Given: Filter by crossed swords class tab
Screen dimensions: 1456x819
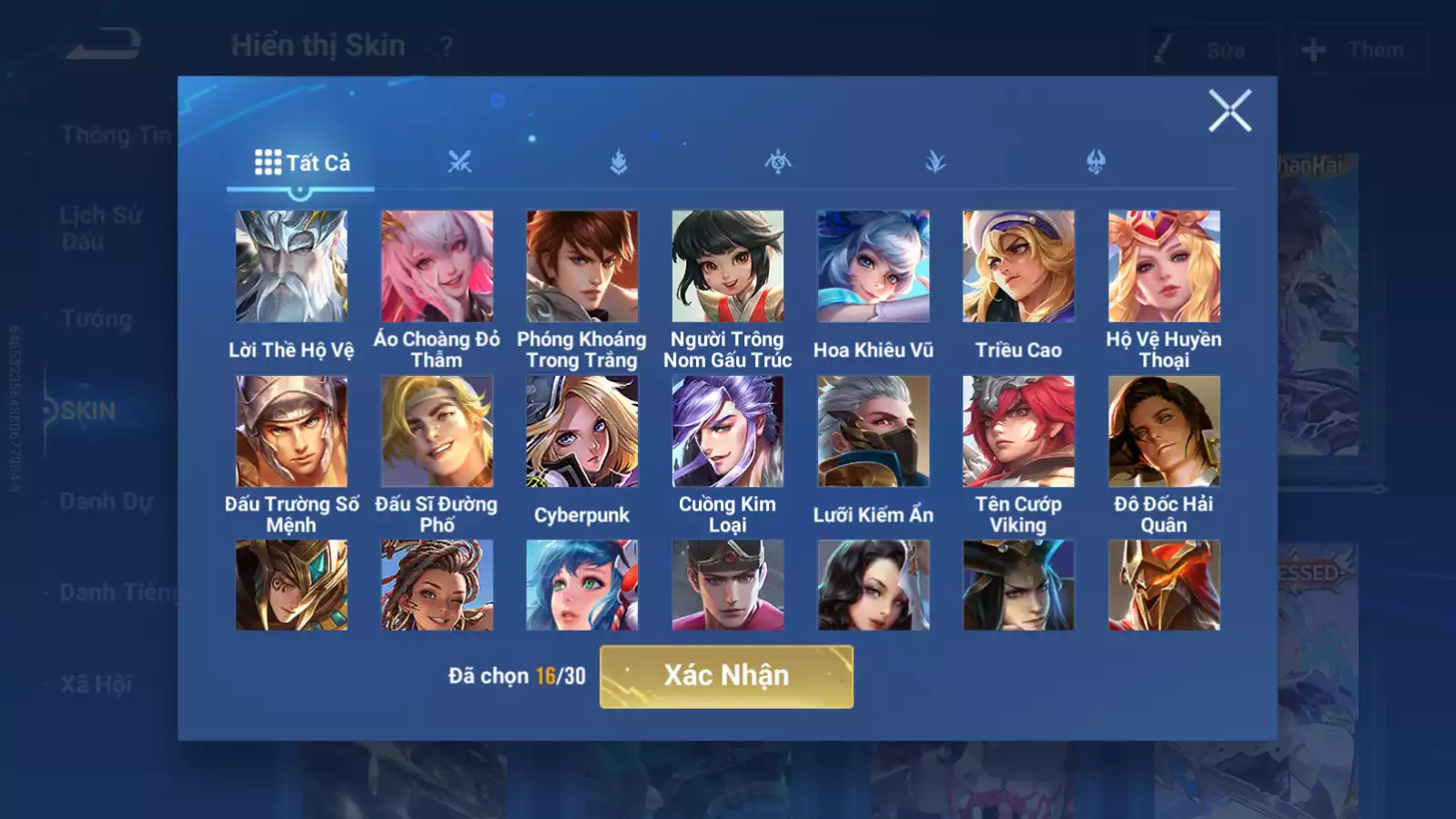Looking at the screenshot, I should coord(460,163).
